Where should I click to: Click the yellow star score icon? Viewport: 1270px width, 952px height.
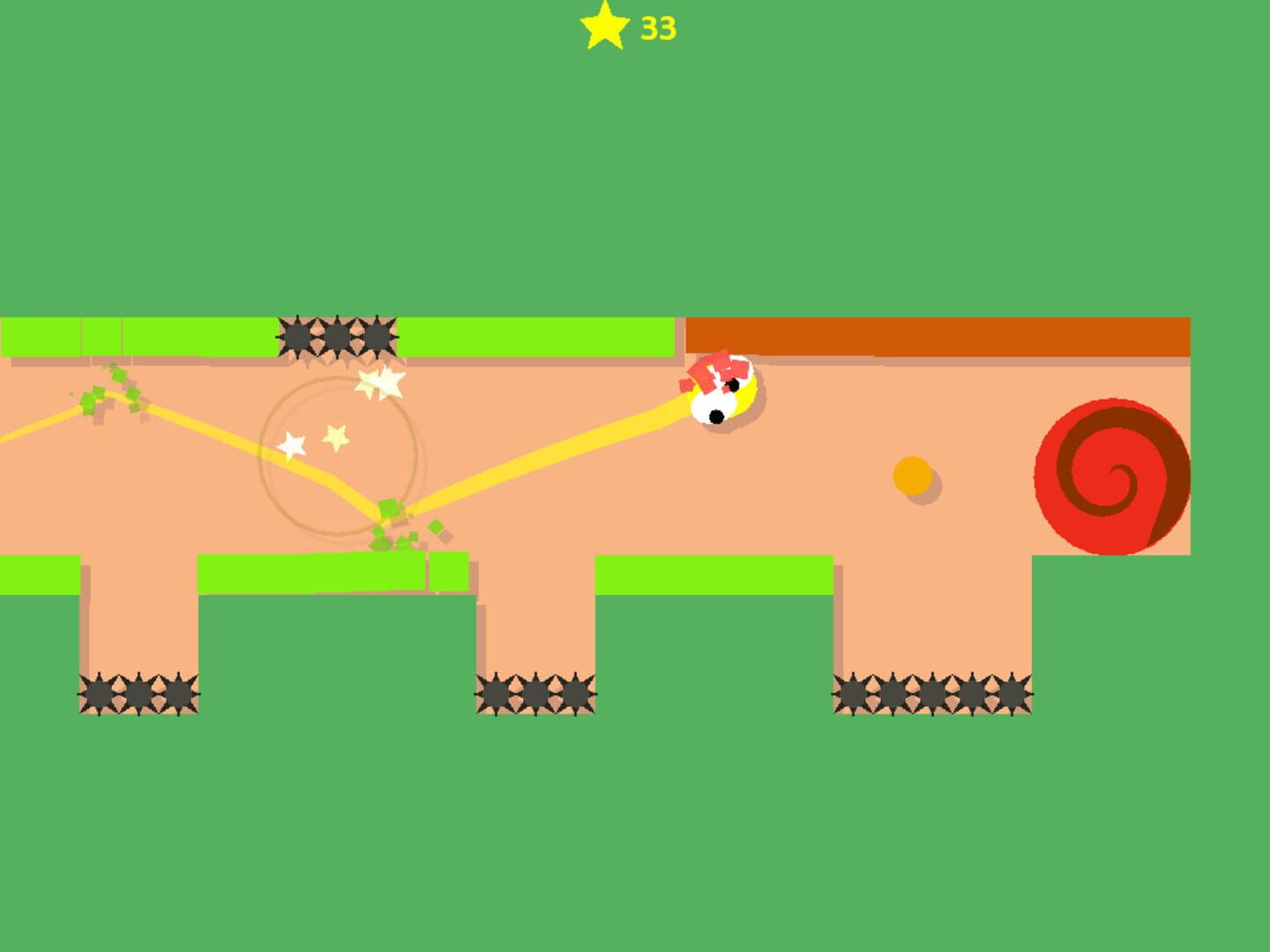[x=602, y=28]
